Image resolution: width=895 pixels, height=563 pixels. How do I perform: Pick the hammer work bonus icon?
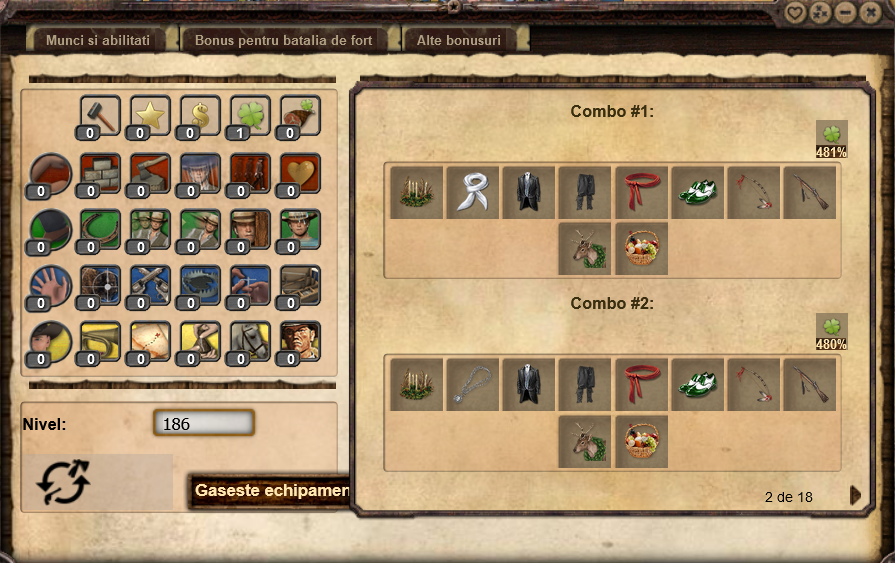[x=100, y=115]
